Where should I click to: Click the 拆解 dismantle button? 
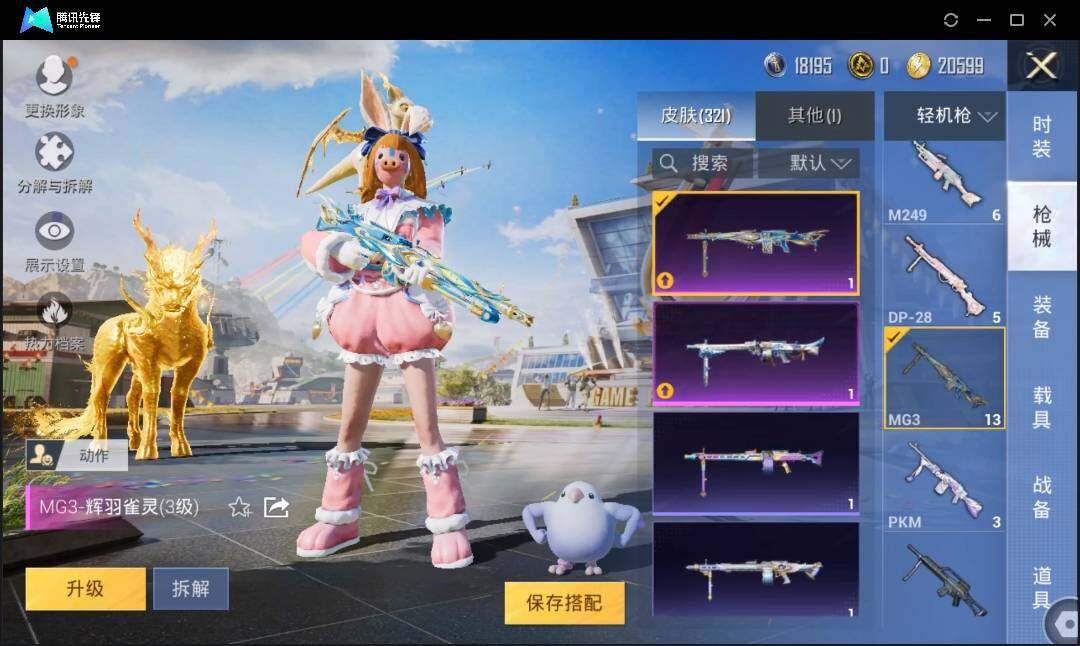coord(190,588)
